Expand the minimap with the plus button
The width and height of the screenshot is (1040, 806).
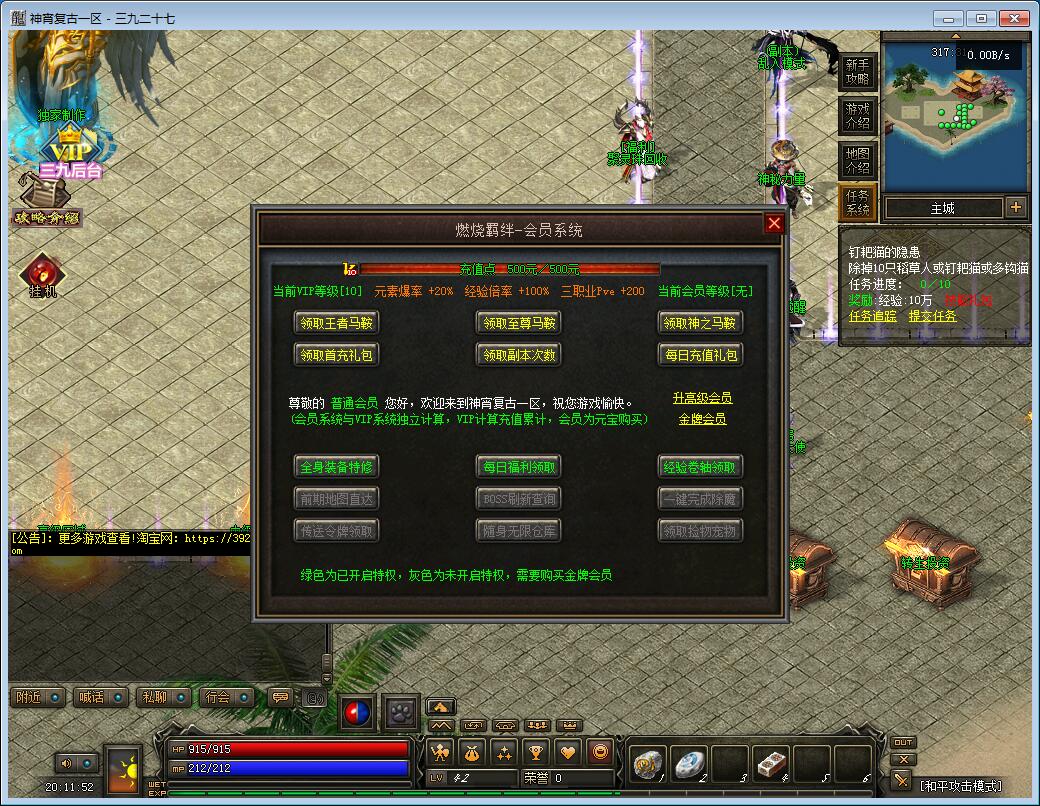click(1016, 208)
